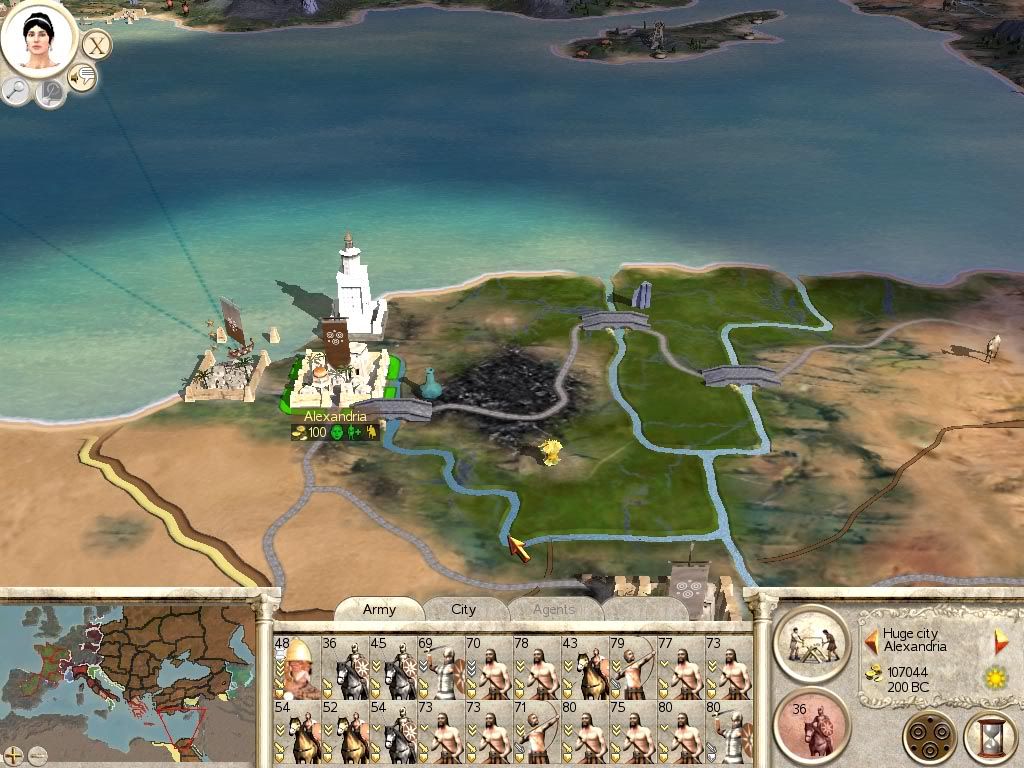This screenshot has height=768, width=1024.
Task: Open the City tab
Action: (x=463, y=609)
